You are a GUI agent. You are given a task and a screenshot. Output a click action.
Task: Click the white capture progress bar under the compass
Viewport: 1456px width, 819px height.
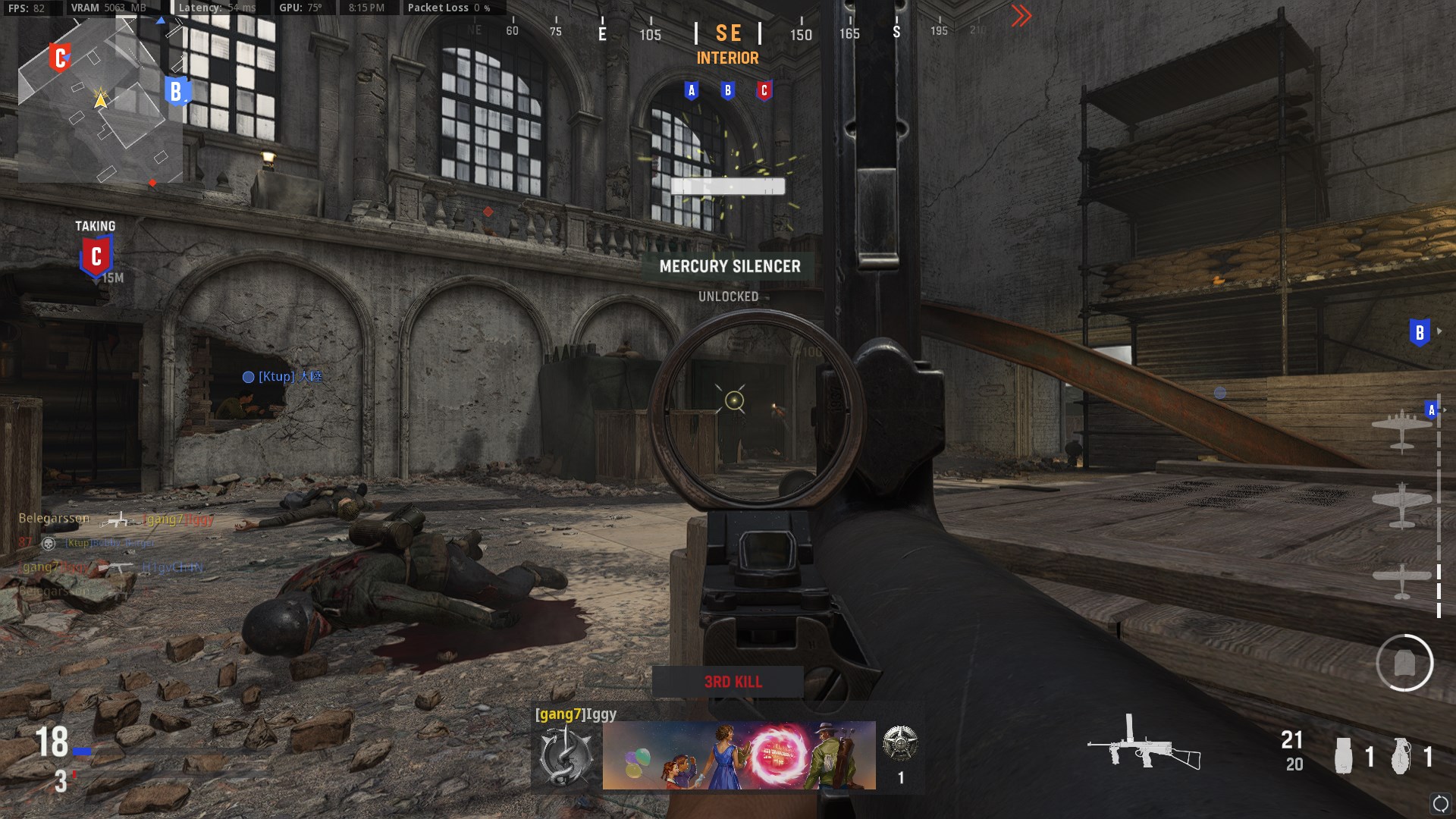(x=727, y=187)
